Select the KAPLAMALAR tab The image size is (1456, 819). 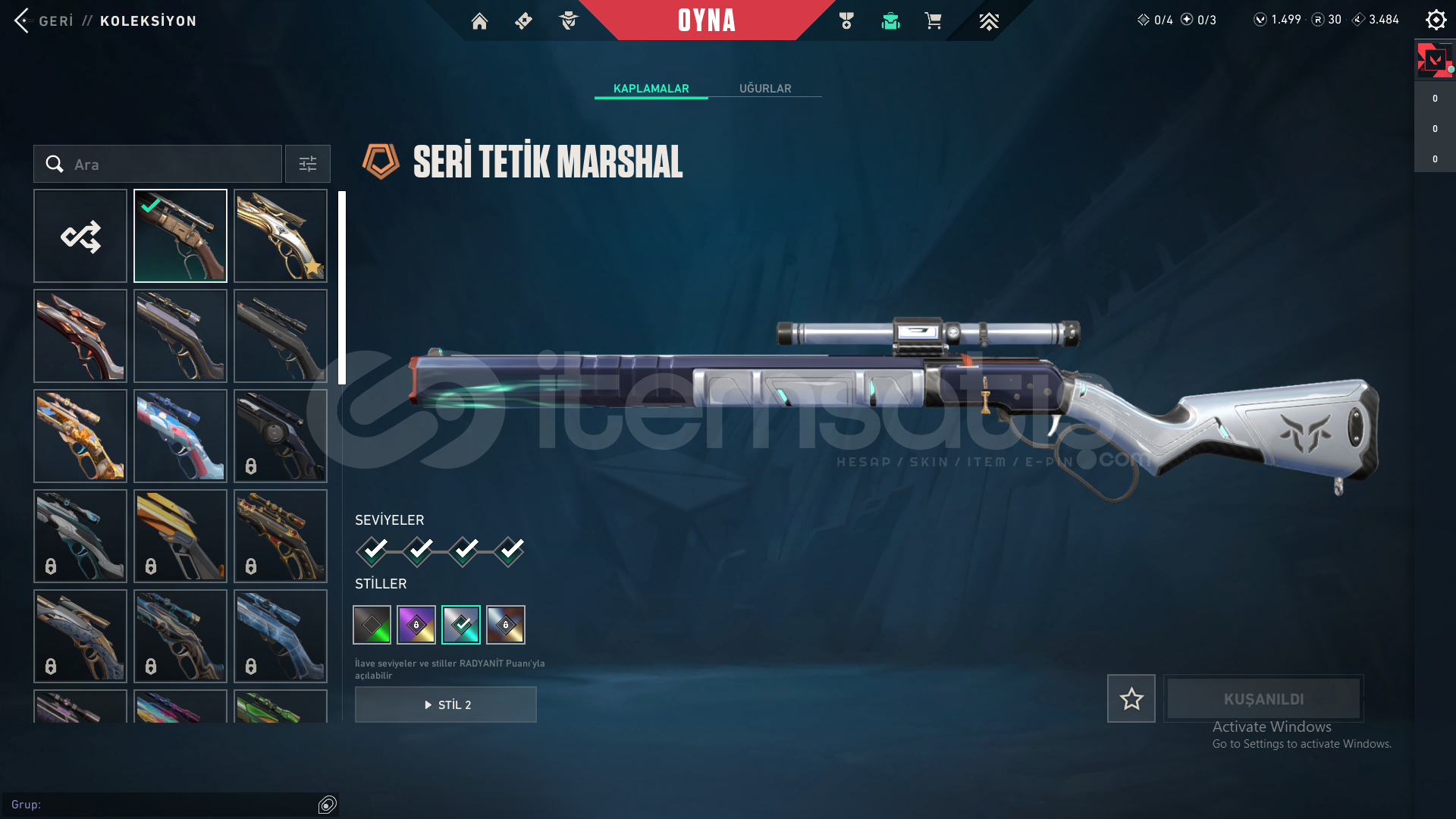point(651,89)
